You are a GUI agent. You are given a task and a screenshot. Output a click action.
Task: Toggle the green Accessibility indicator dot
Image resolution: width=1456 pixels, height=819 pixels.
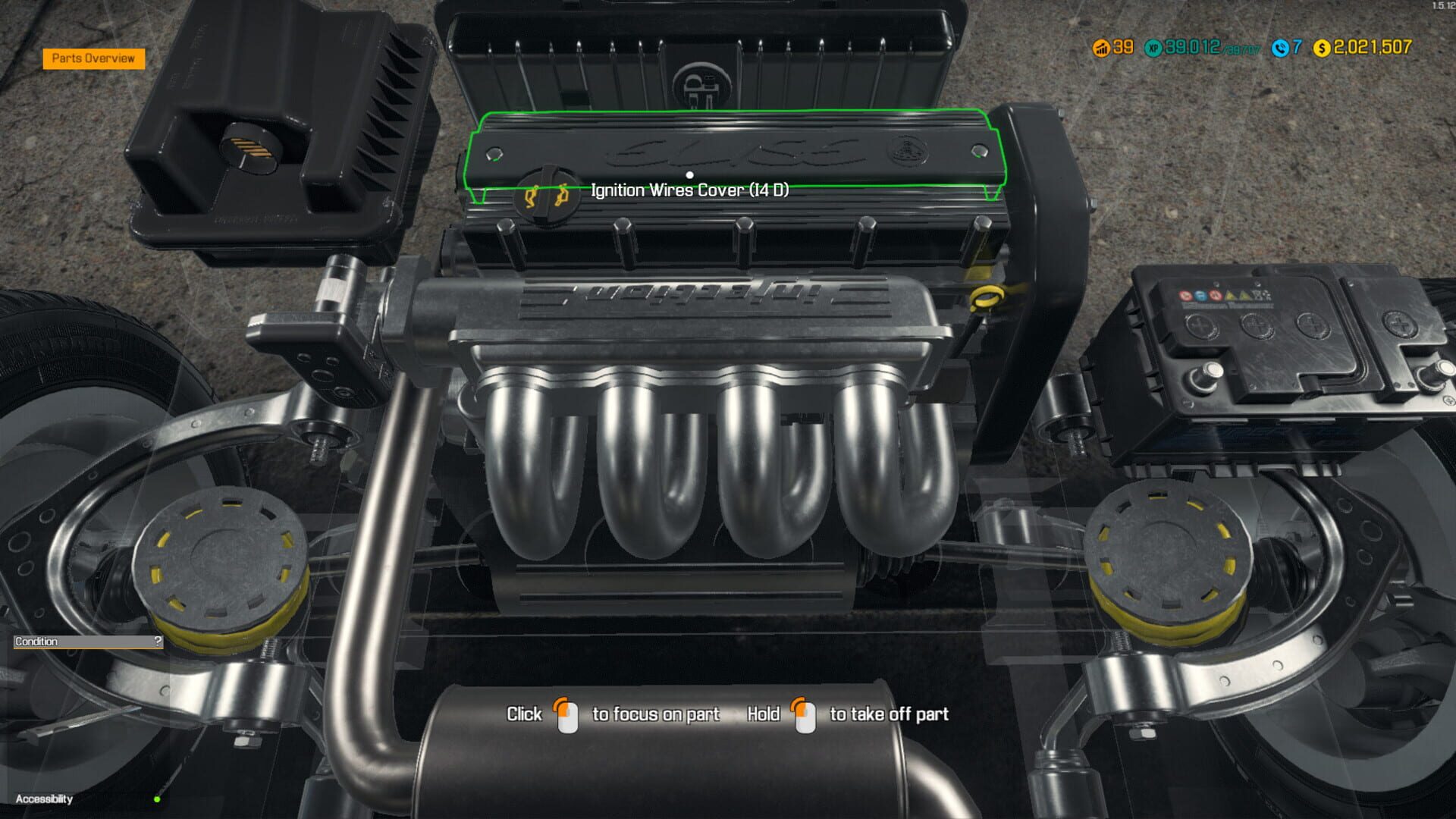tap(157, 798)
